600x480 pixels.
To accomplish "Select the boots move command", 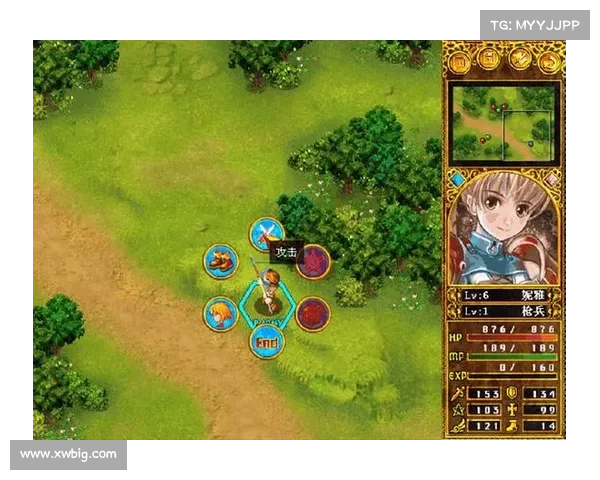I will pyautogui.click(x=220, y=261).
